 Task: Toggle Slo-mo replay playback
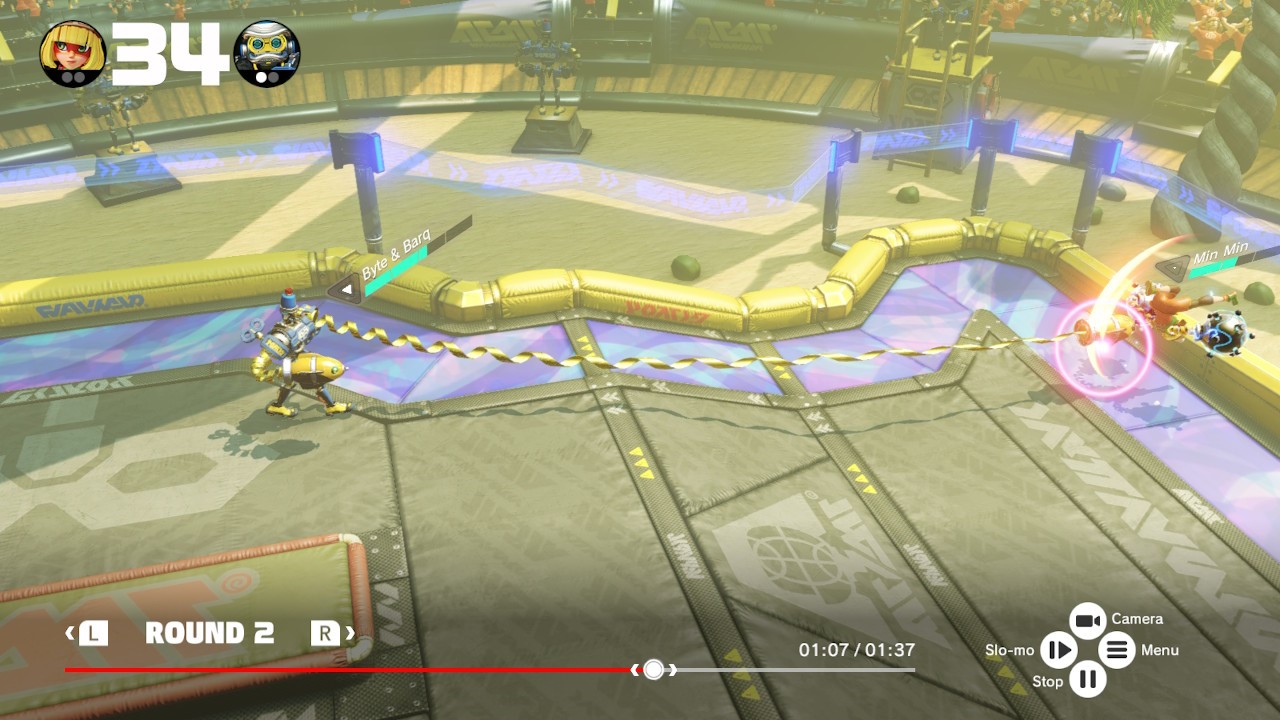click(x=1057, y=651)
